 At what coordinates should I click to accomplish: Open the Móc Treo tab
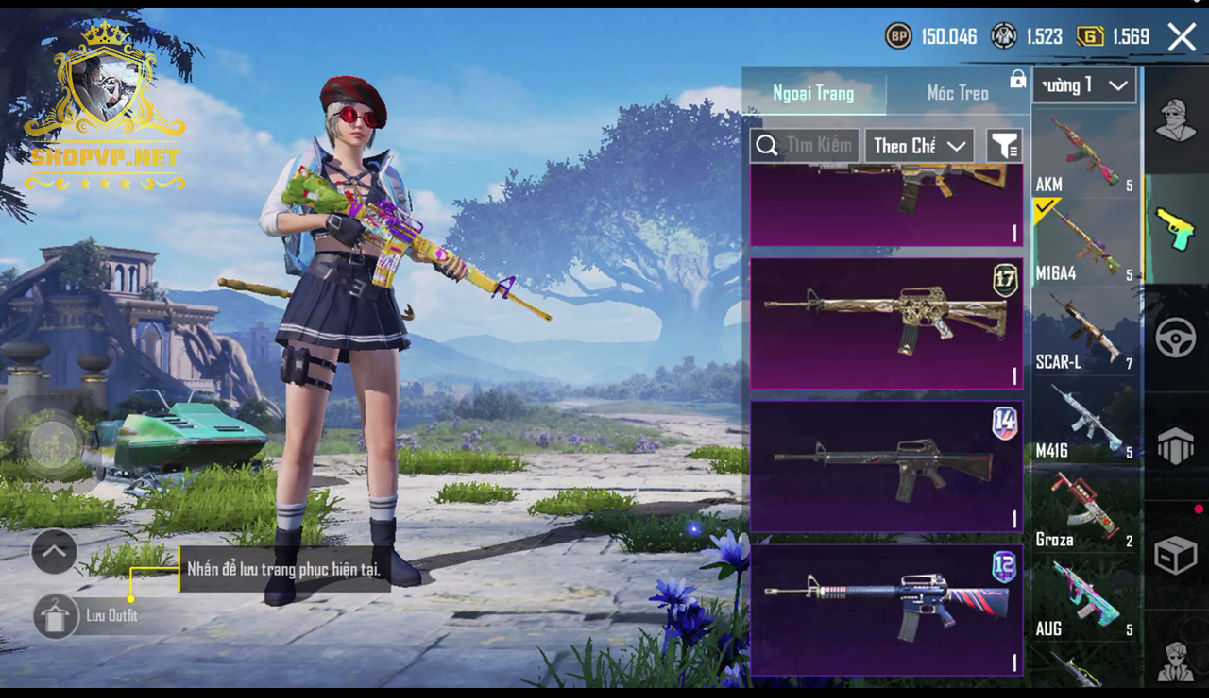[x=957, y=93]
